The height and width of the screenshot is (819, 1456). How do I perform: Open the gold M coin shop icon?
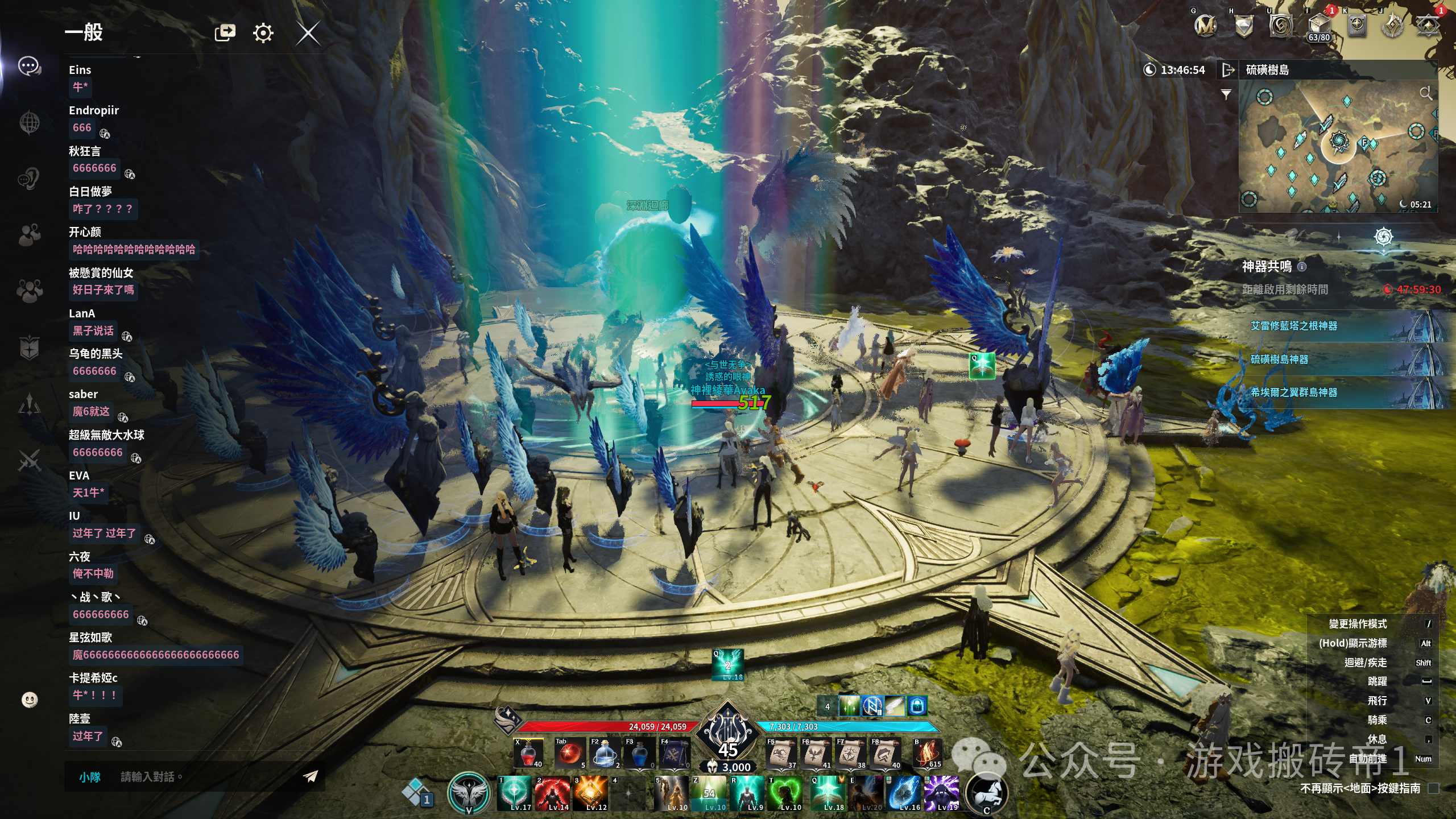click(1205, 25)
